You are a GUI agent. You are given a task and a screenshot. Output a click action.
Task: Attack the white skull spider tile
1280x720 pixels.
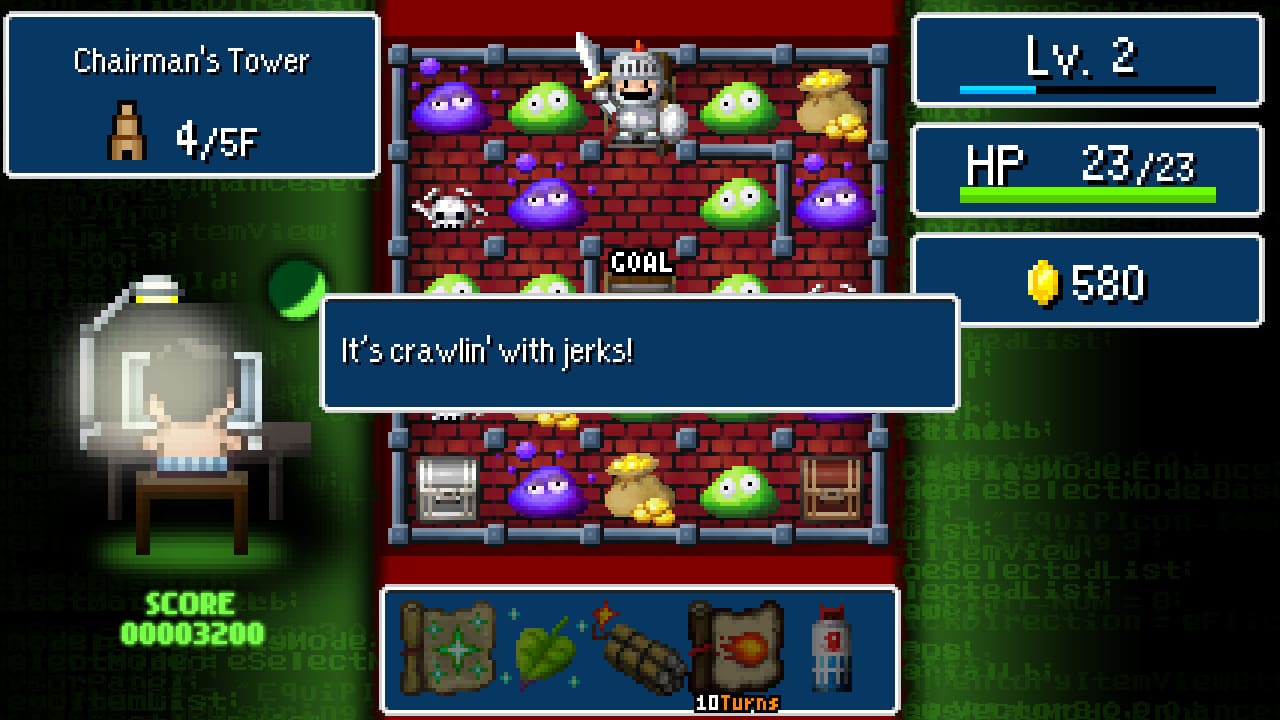(447, 208)
